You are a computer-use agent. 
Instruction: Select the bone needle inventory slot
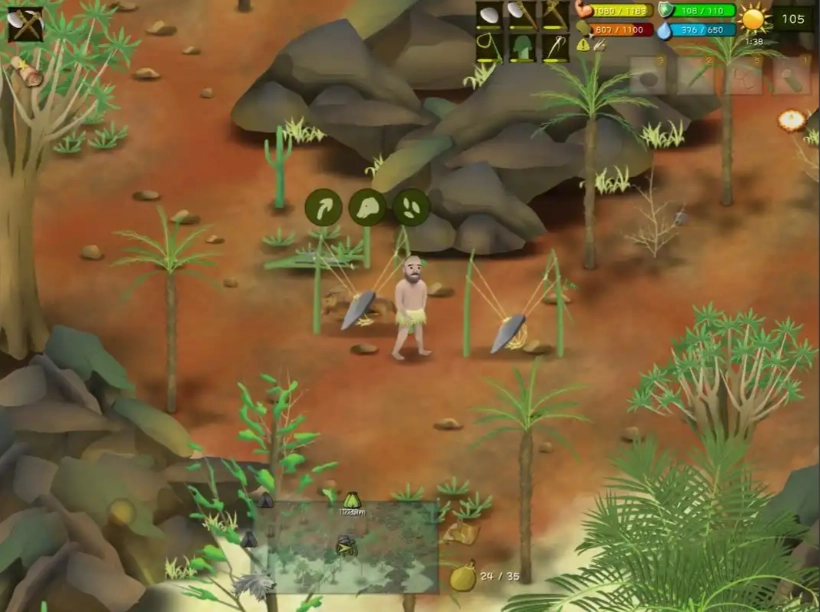(555, 47)
